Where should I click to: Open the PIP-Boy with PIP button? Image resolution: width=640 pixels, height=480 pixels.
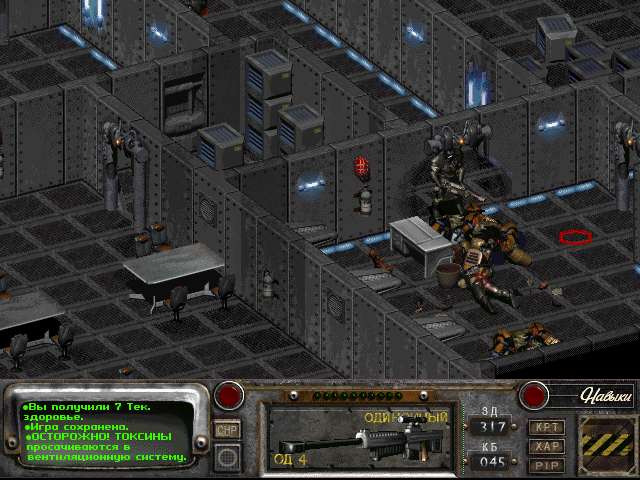pos(548,464)
